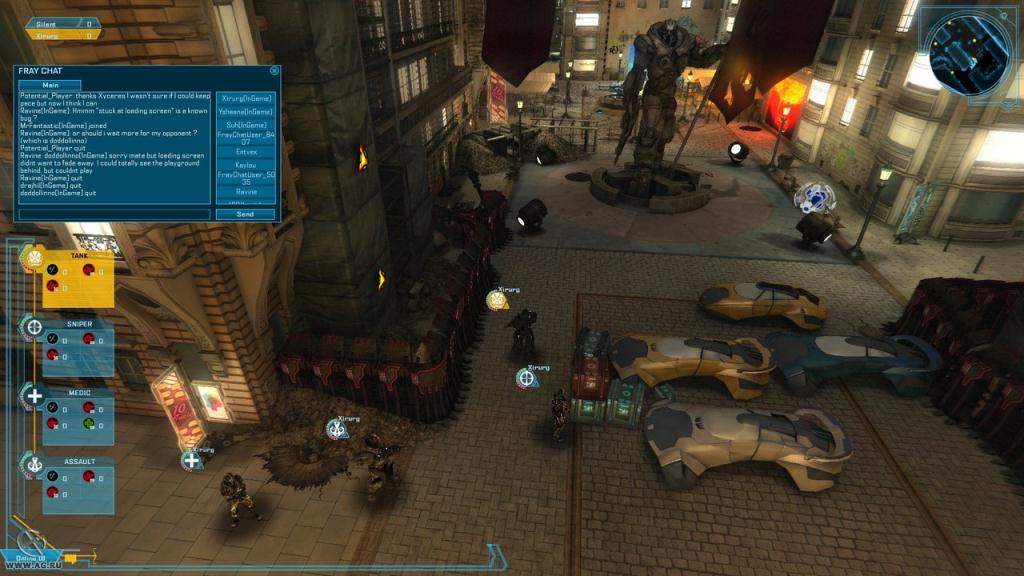Click the Medic white cross class icon
The height and width of the screenshot is (576, 1024).
pyautogui.click(x=34, y=396)
